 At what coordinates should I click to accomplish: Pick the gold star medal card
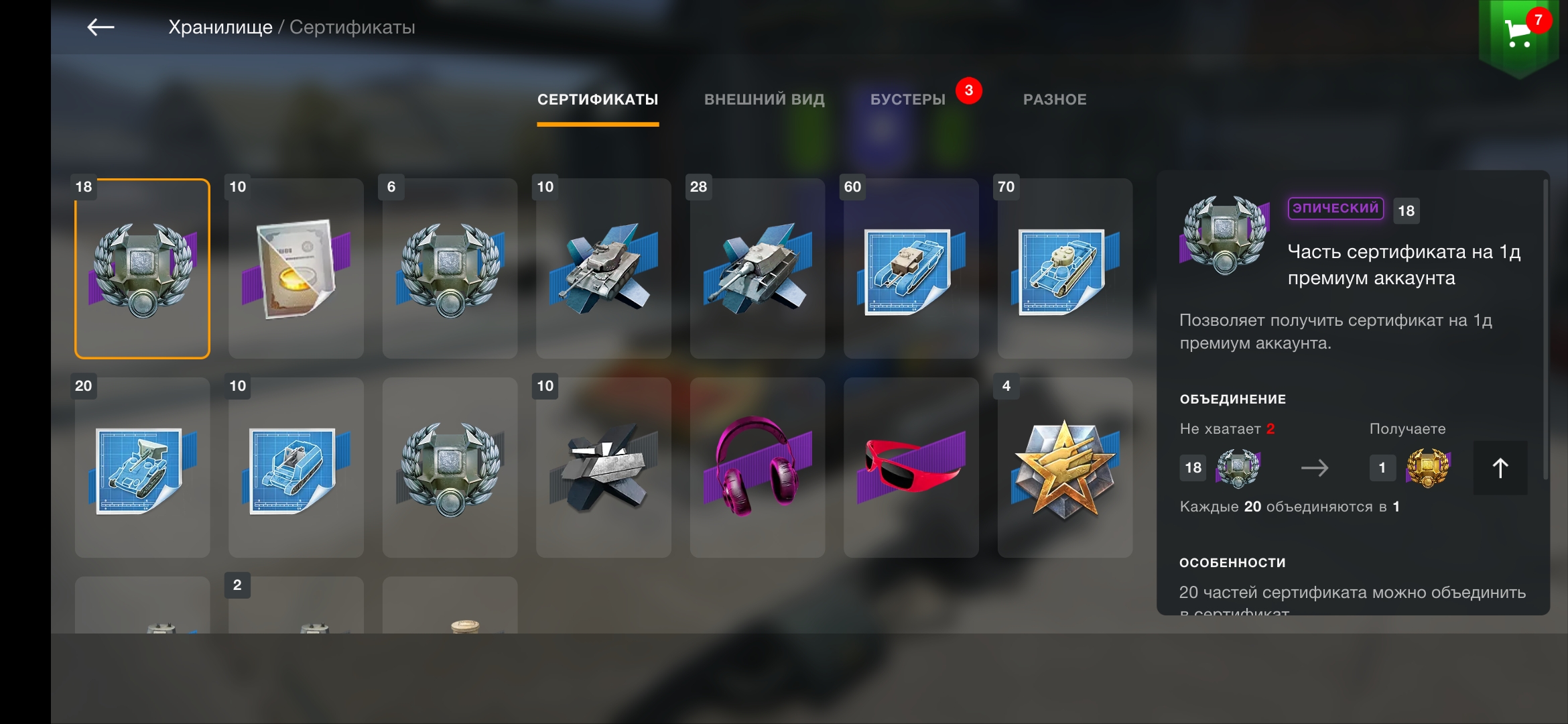pos(1065,468)
